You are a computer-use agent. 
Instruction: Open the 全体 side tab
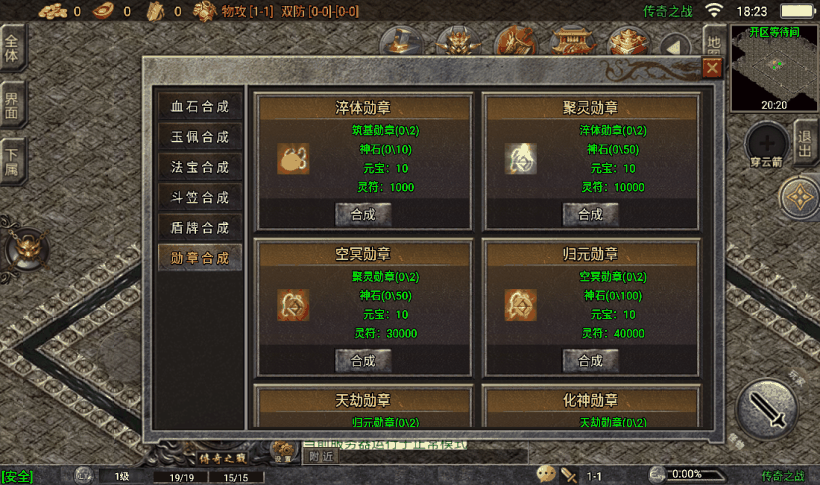(x=13, y=47)
